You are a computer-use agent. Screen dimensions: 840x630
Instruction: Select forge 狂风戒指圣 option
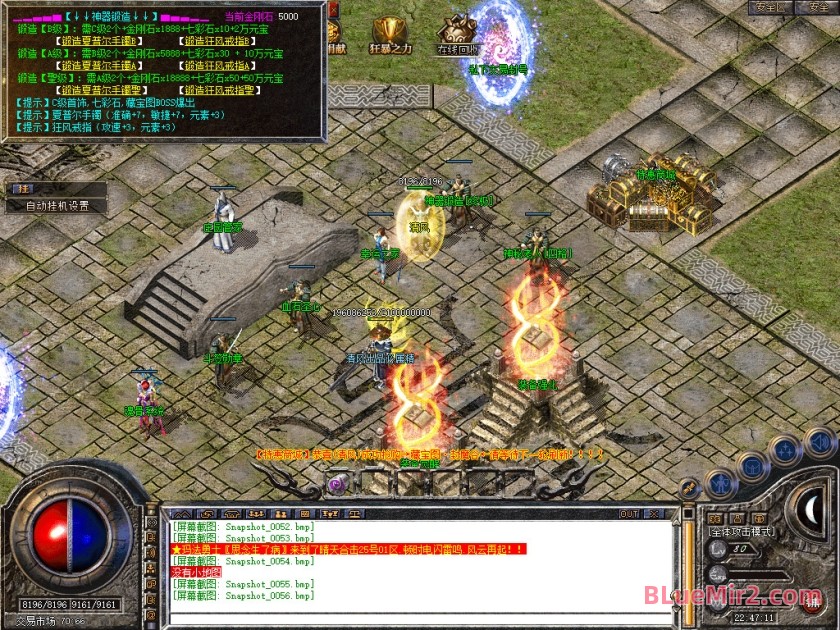(x=222, y=89)
